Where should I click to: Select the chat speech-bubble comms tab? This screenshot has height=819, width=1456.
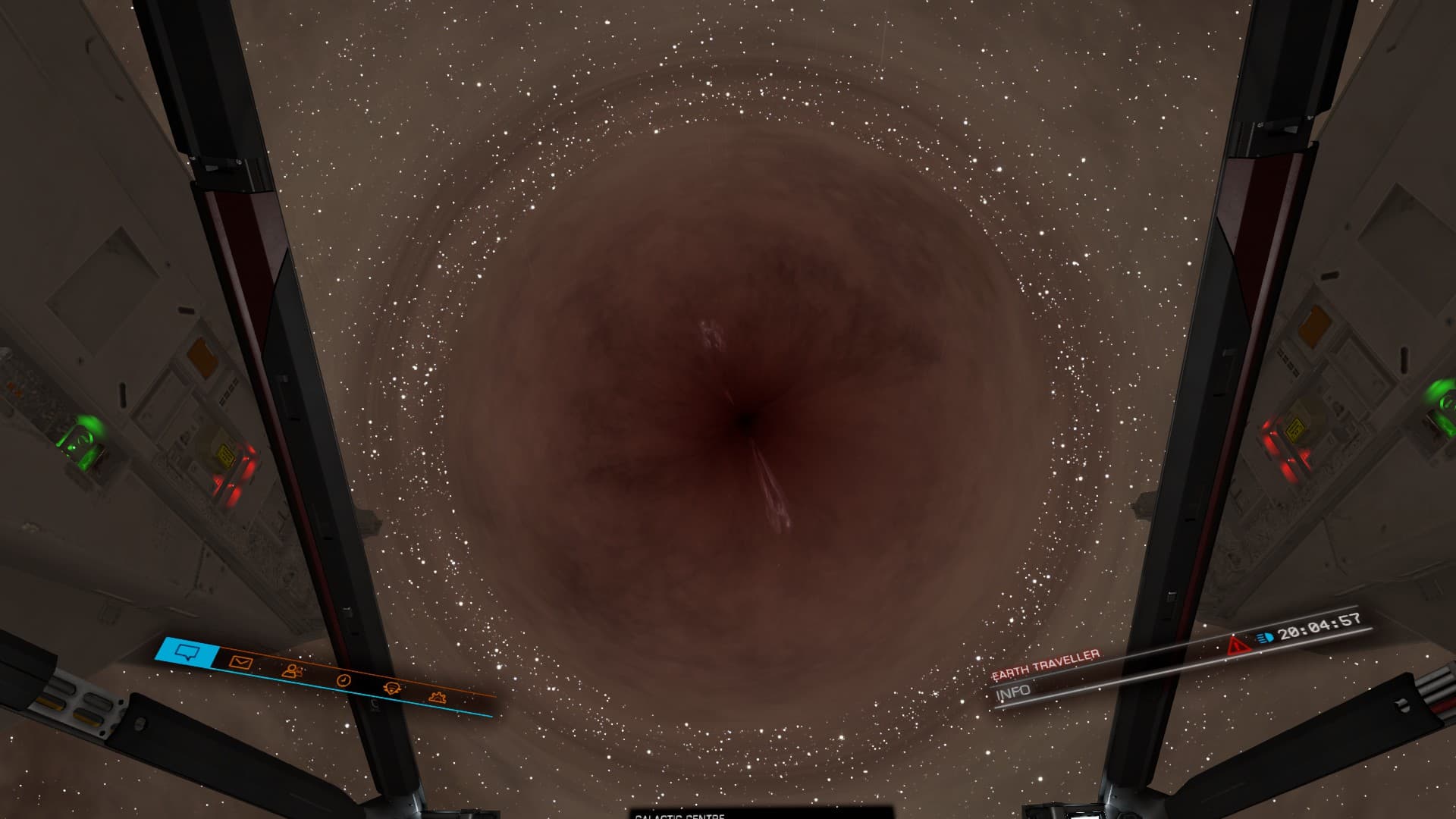(x=186, y=651)
